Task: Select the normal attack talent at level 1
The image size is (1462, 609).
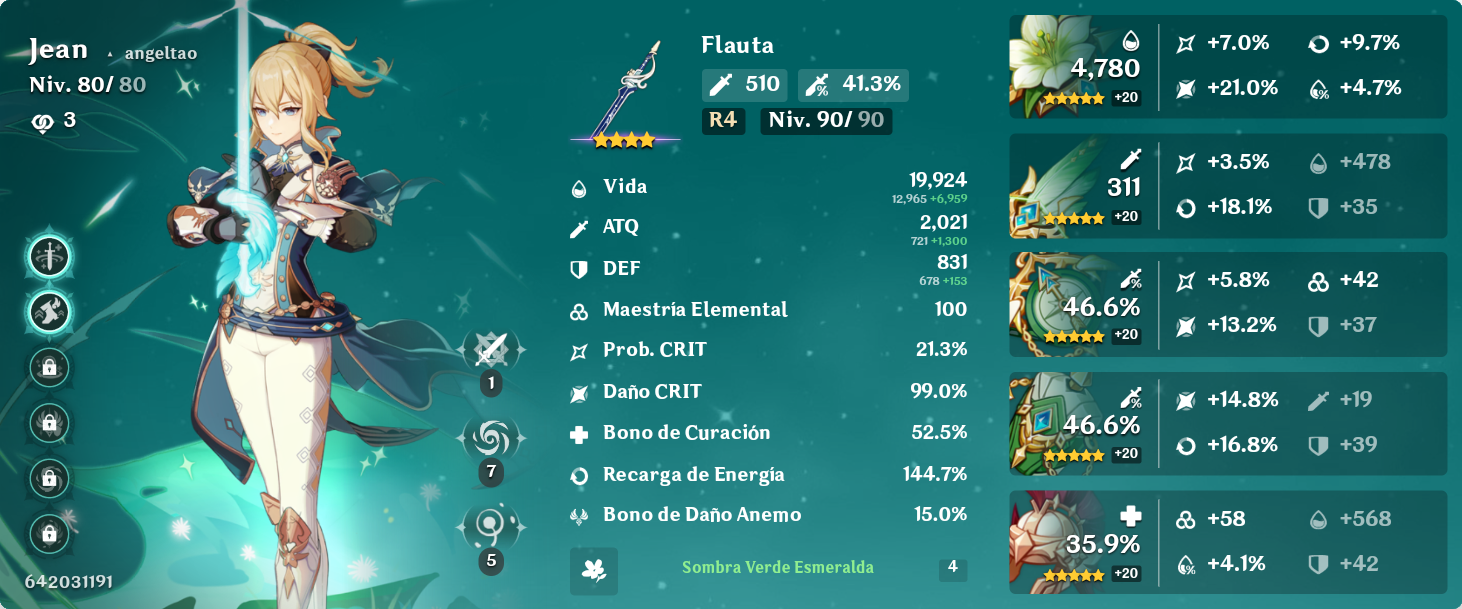Action: point(491,351)
